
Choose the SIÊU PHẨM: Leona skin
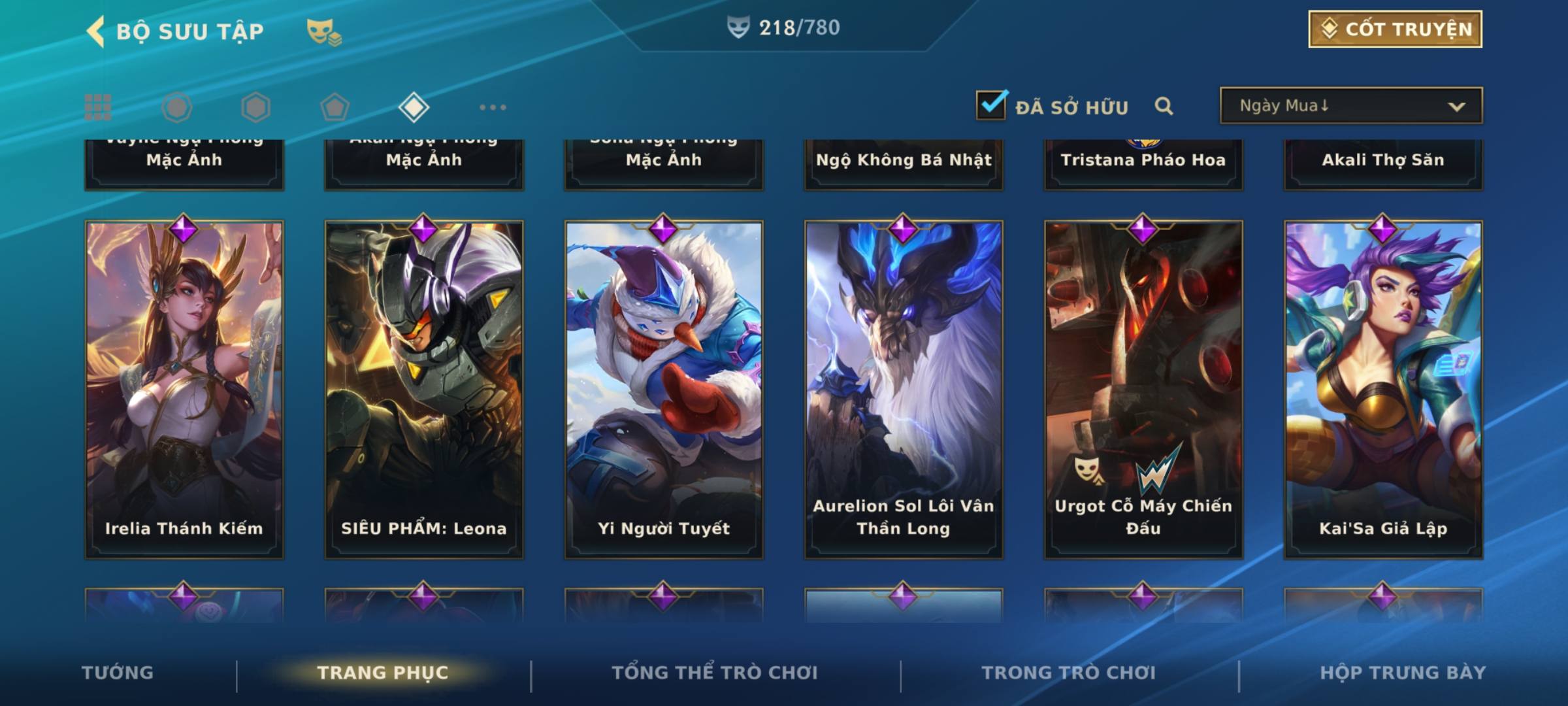click(424, 389)
